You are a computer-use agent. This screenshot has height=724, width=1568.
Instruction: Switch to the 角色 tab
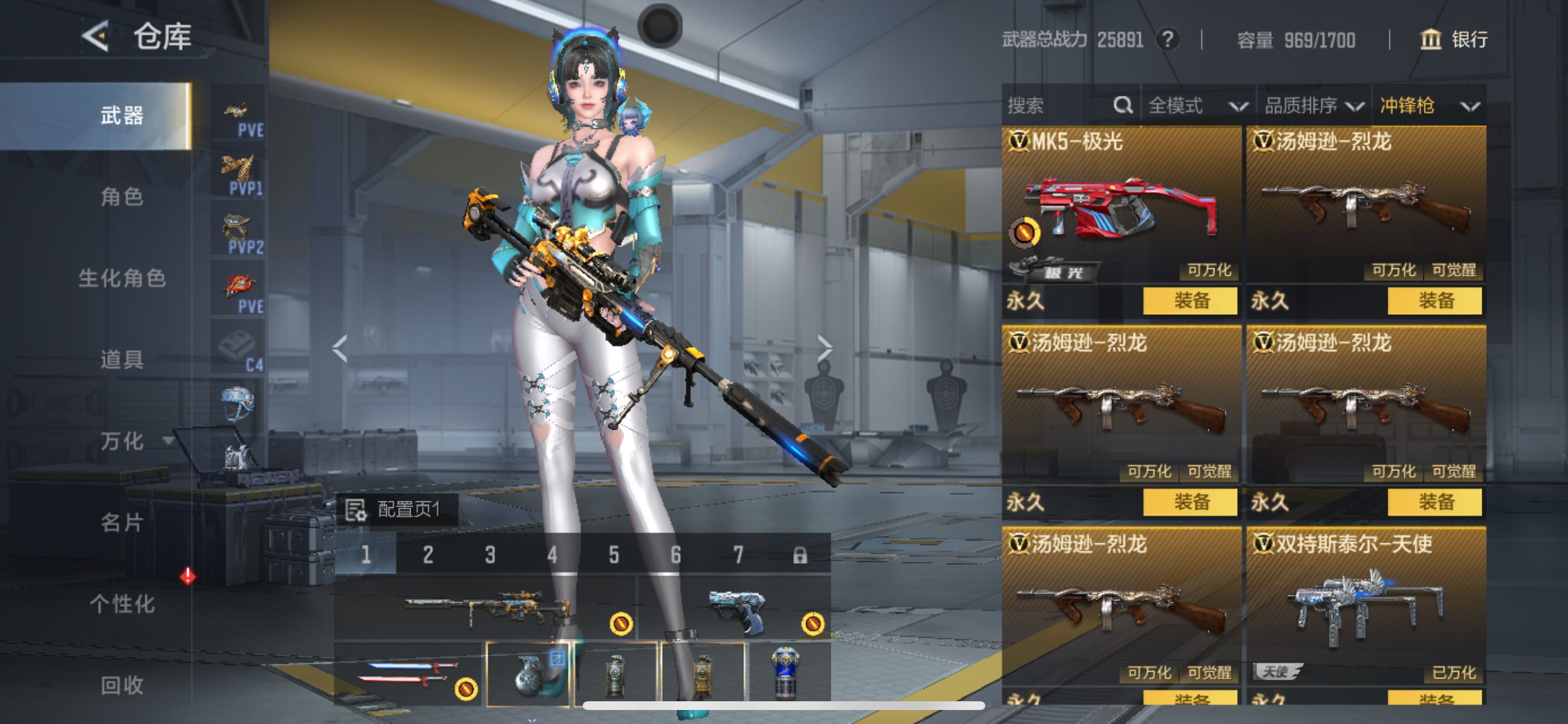(x=121, y=196)
